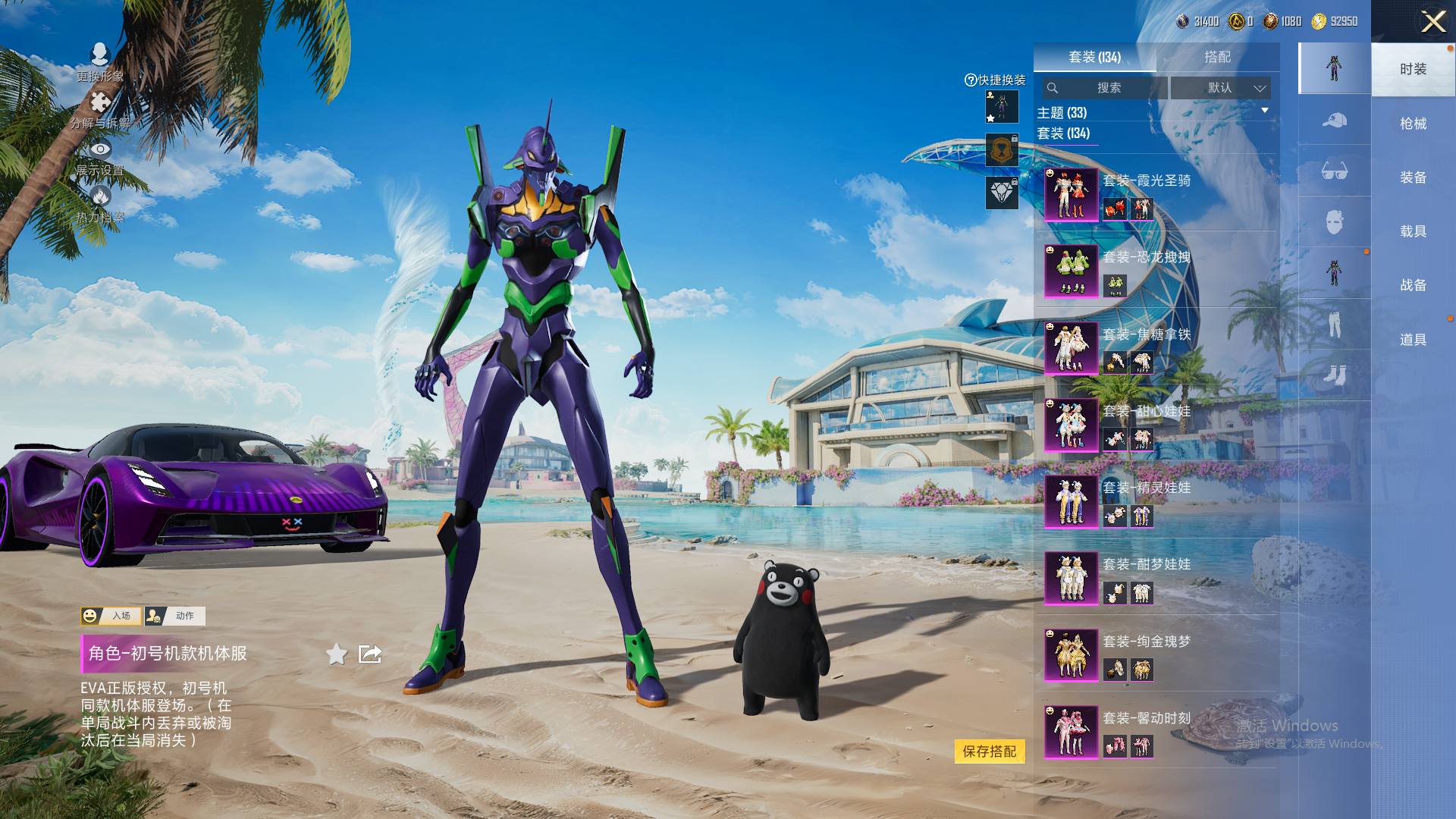Close the wardrobe screen with the X
Image resolution: width=1456 pixels, height=819 pixels.
(1432, 21)
